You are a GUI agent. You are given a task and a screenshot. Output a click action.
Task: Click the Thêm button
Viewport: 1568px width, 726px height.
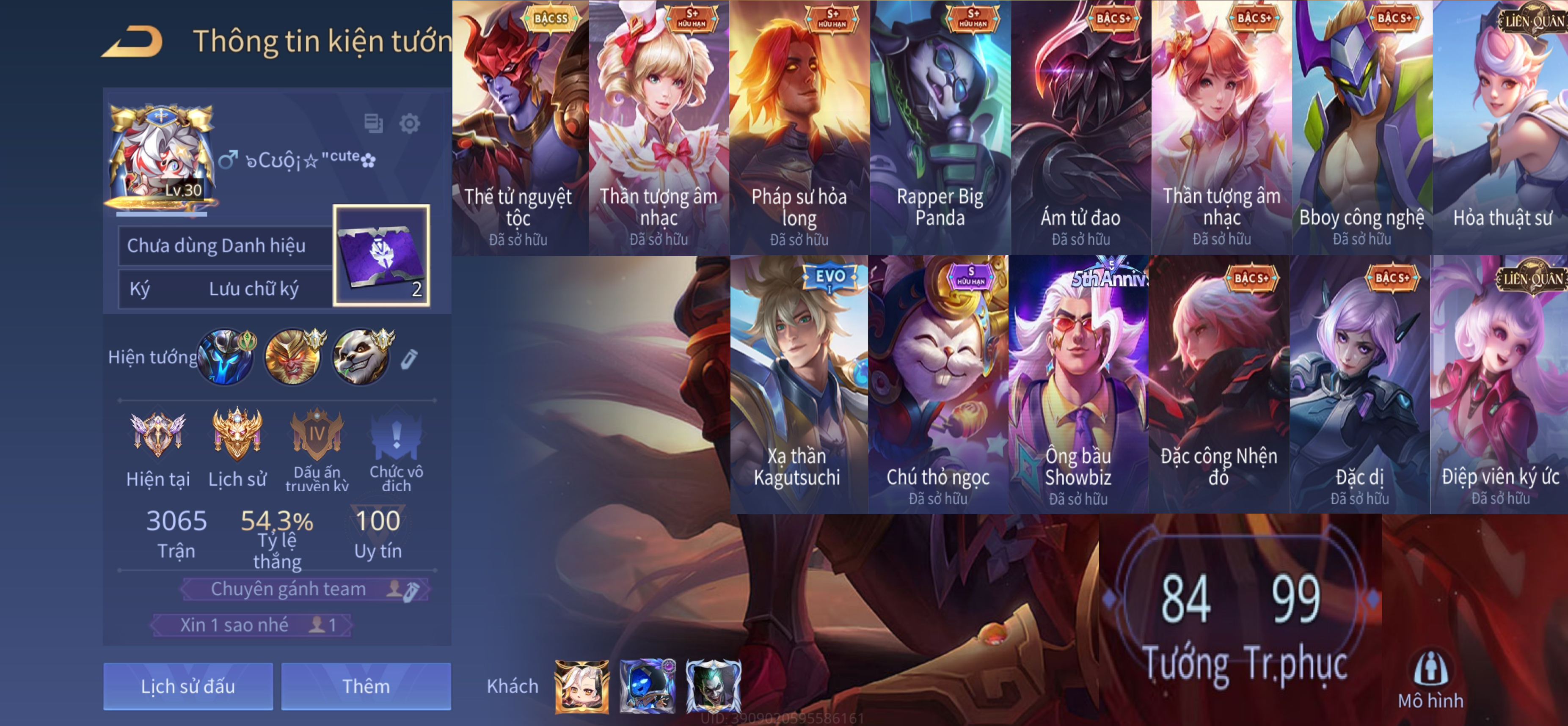point(366,686)
